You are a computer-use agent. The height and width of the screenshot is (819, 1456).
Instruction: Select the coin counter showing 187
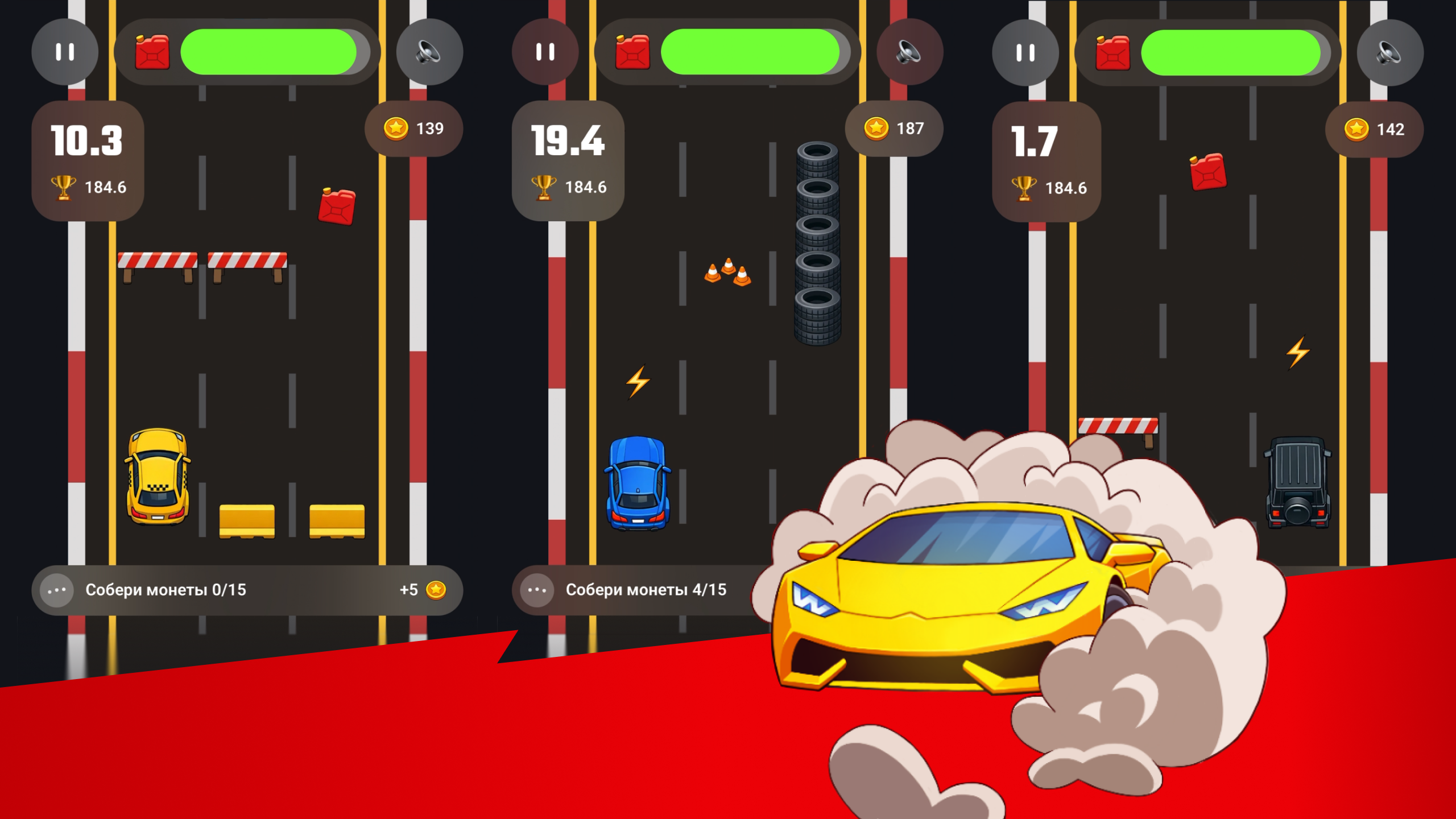pos(894,129)
